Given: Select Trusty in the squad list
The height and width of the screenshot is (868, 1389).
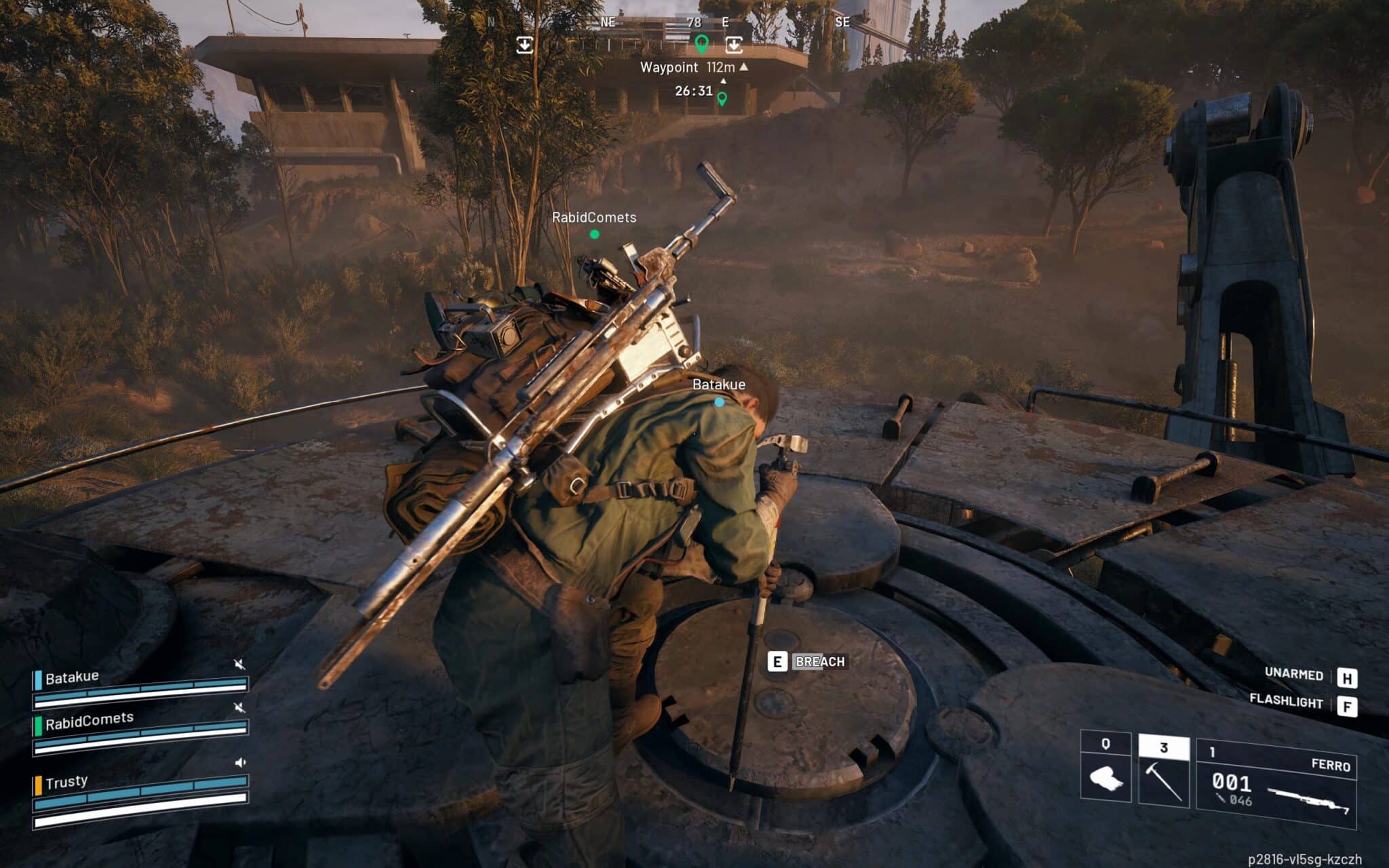Looking at the screenshot, I should (x=66, y=782).
